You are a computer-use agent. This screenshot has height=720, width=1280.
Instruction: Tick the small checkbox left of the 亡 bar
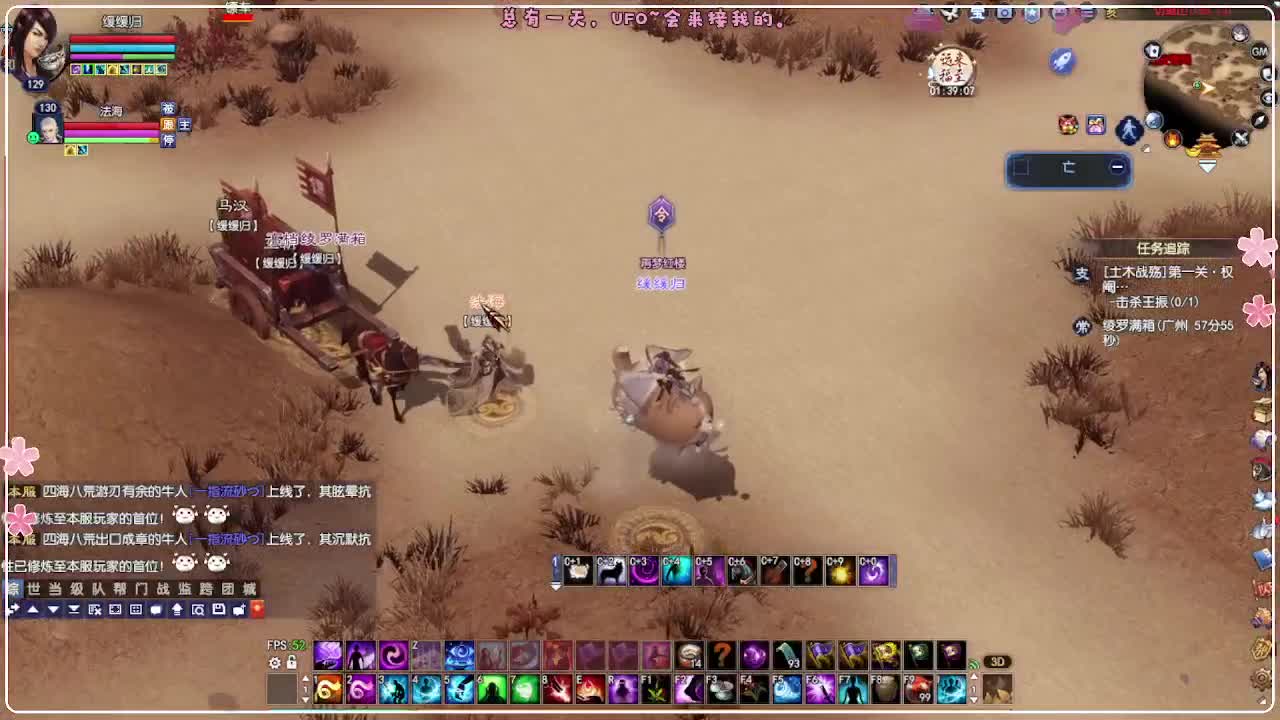pos(1021,167)
